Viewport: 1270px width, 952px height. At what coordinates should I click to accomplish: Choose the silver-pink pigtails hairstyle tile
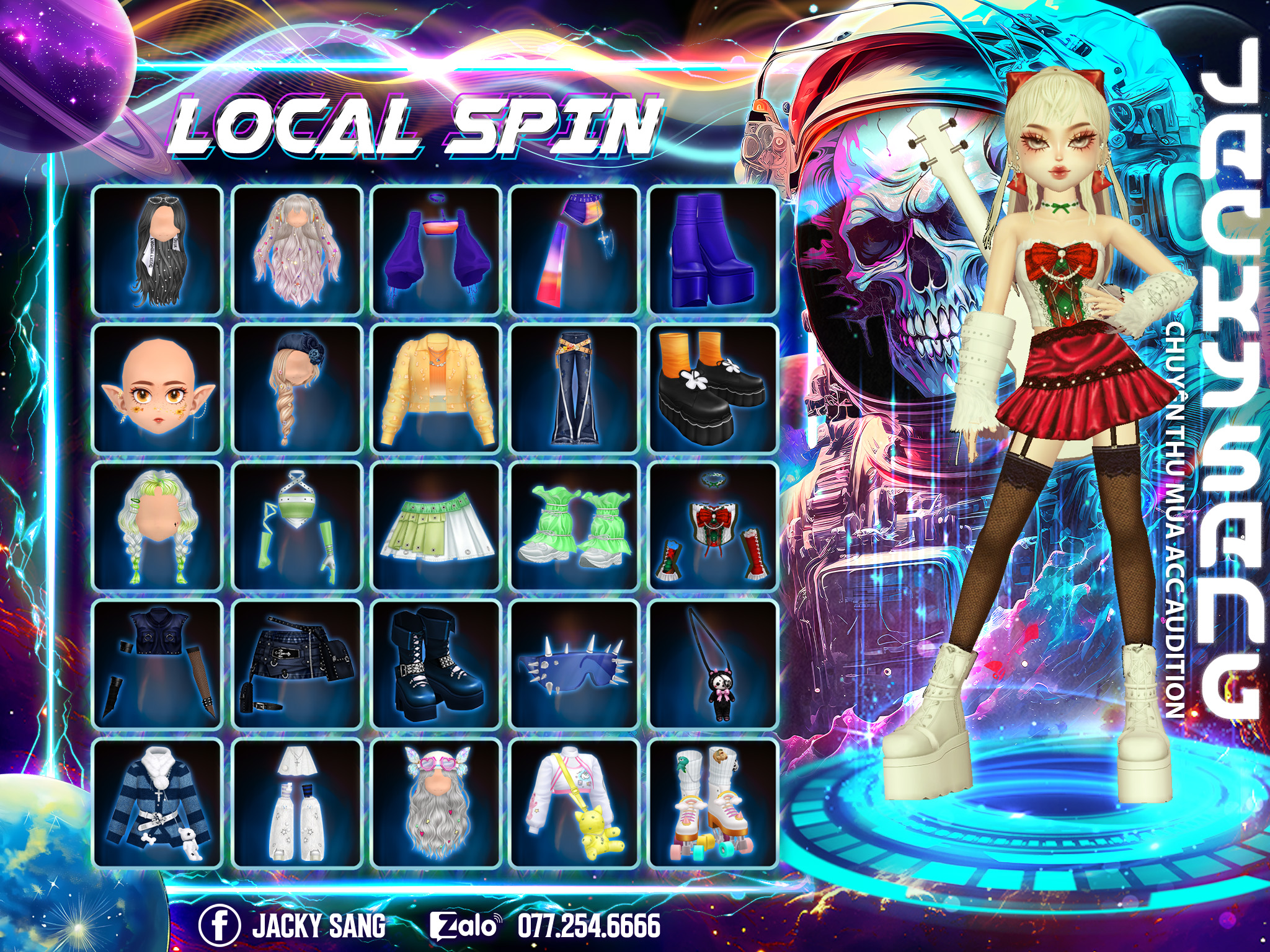point(296,250)
